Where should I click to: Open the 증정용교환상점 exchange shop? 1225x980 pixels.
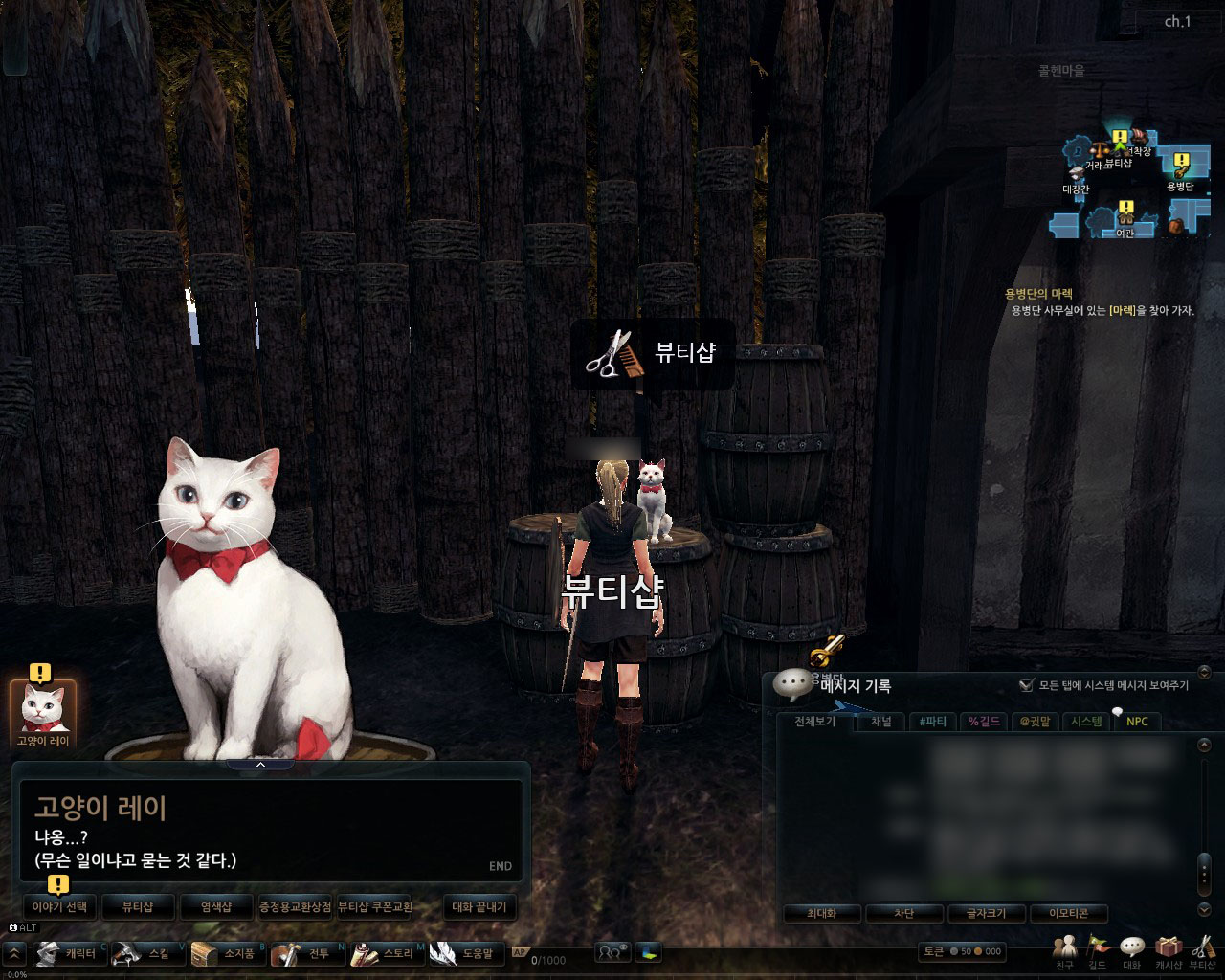295,906
